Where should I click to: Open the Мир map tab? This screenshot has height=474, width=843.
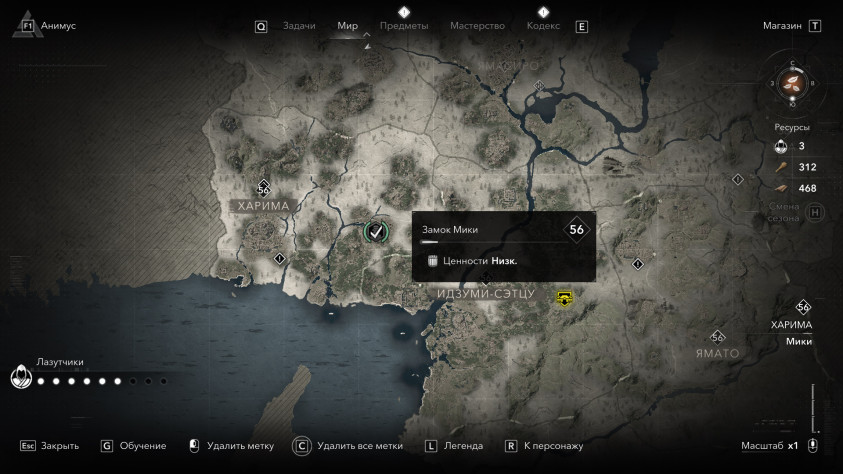click(x=348, y=26)
